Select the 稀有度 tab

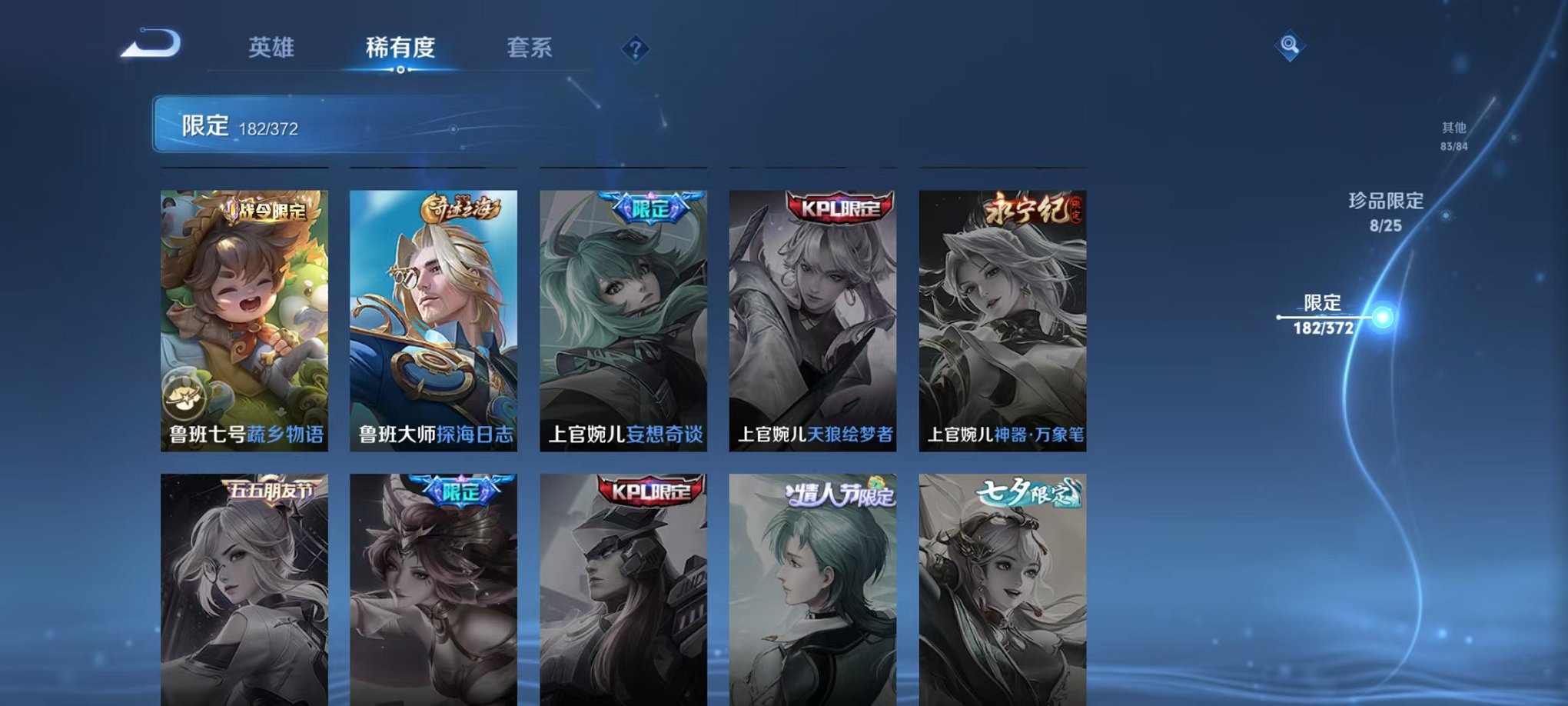click(400, 48)
